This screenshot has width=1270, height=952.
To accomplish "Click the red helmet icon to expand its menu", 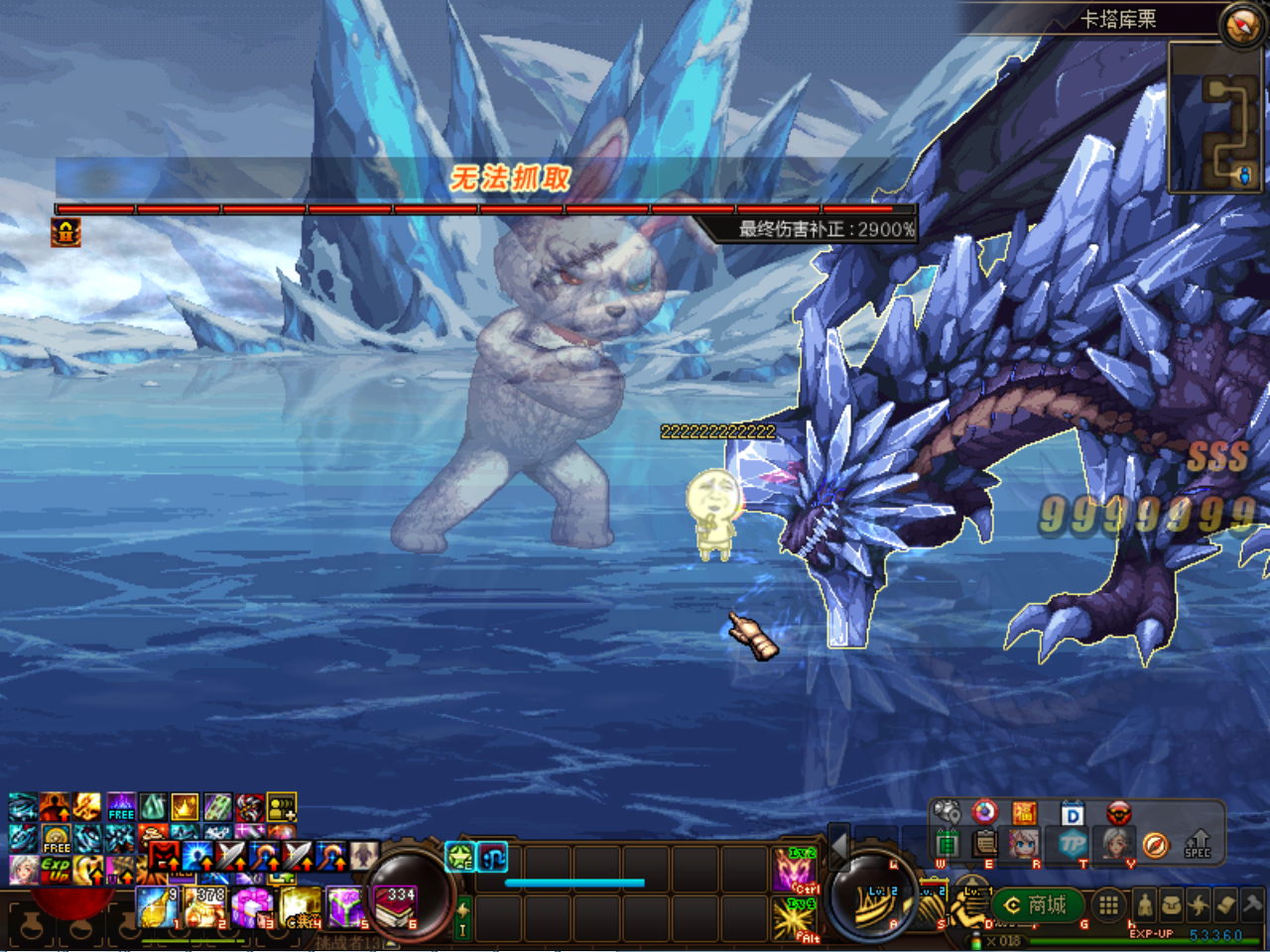I will [1119, 811].
